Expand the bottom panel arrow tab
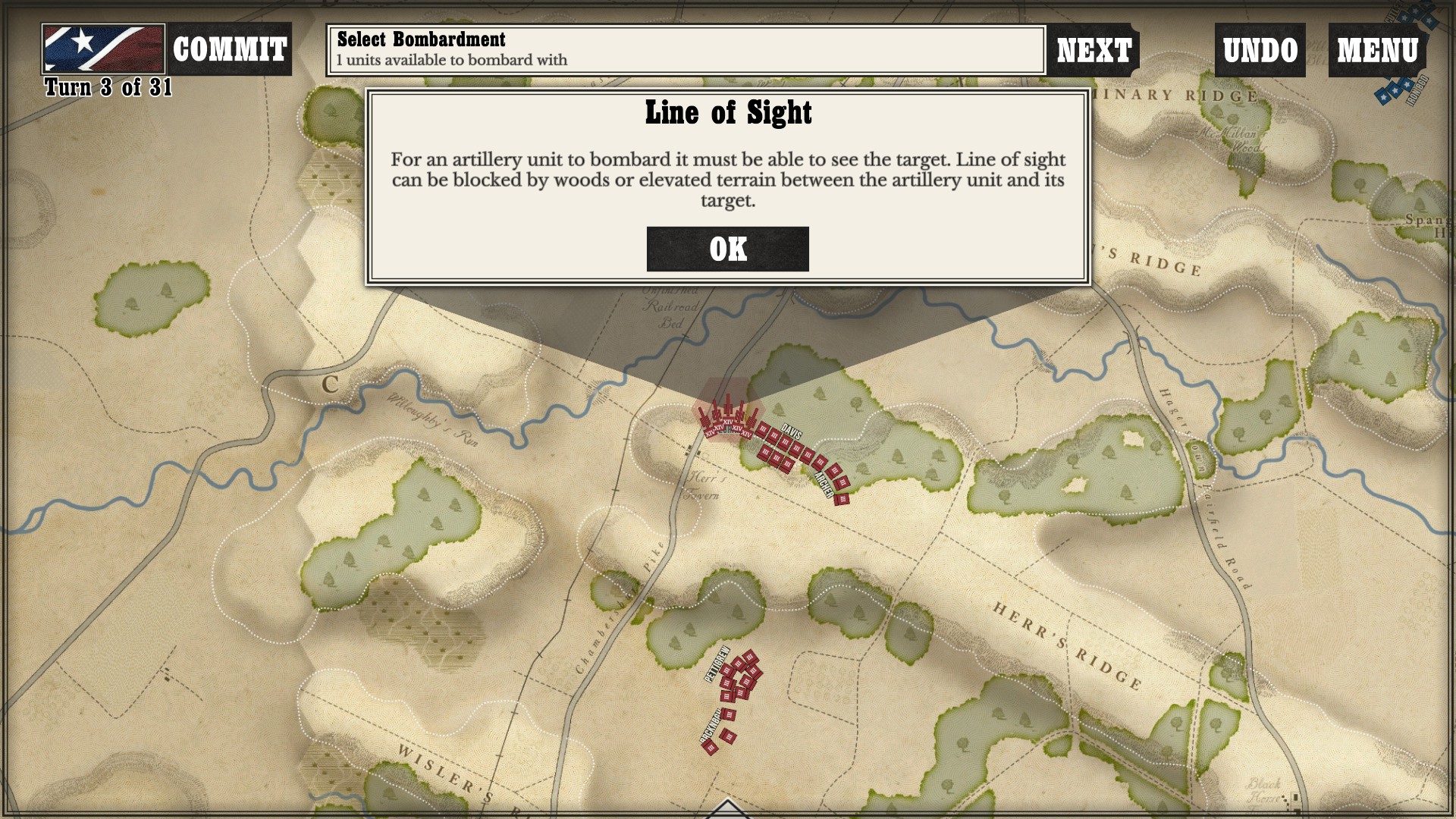This screenshot has width=1456, height=819. click(x=727, y=810)
